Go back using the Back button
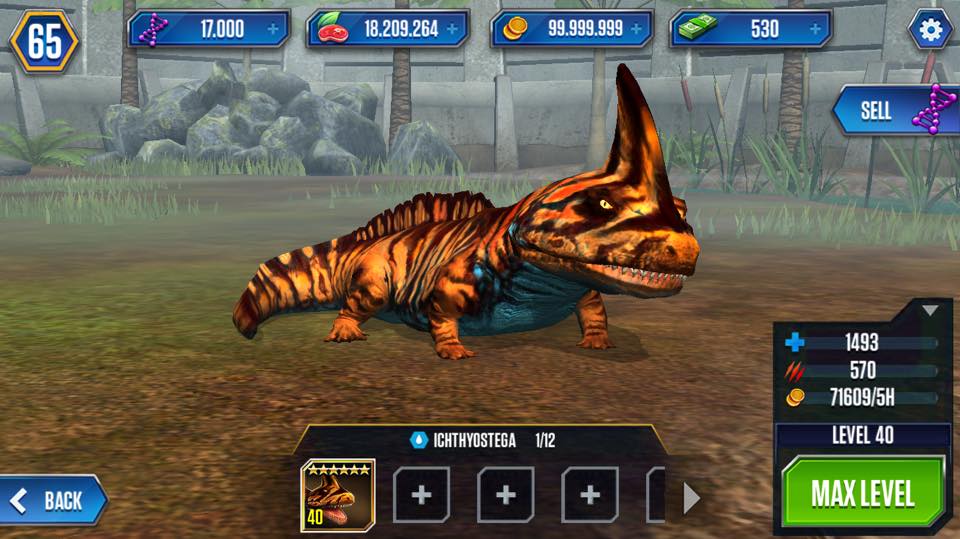This screenshot has width=960, height=539. (x=55, y=500)
